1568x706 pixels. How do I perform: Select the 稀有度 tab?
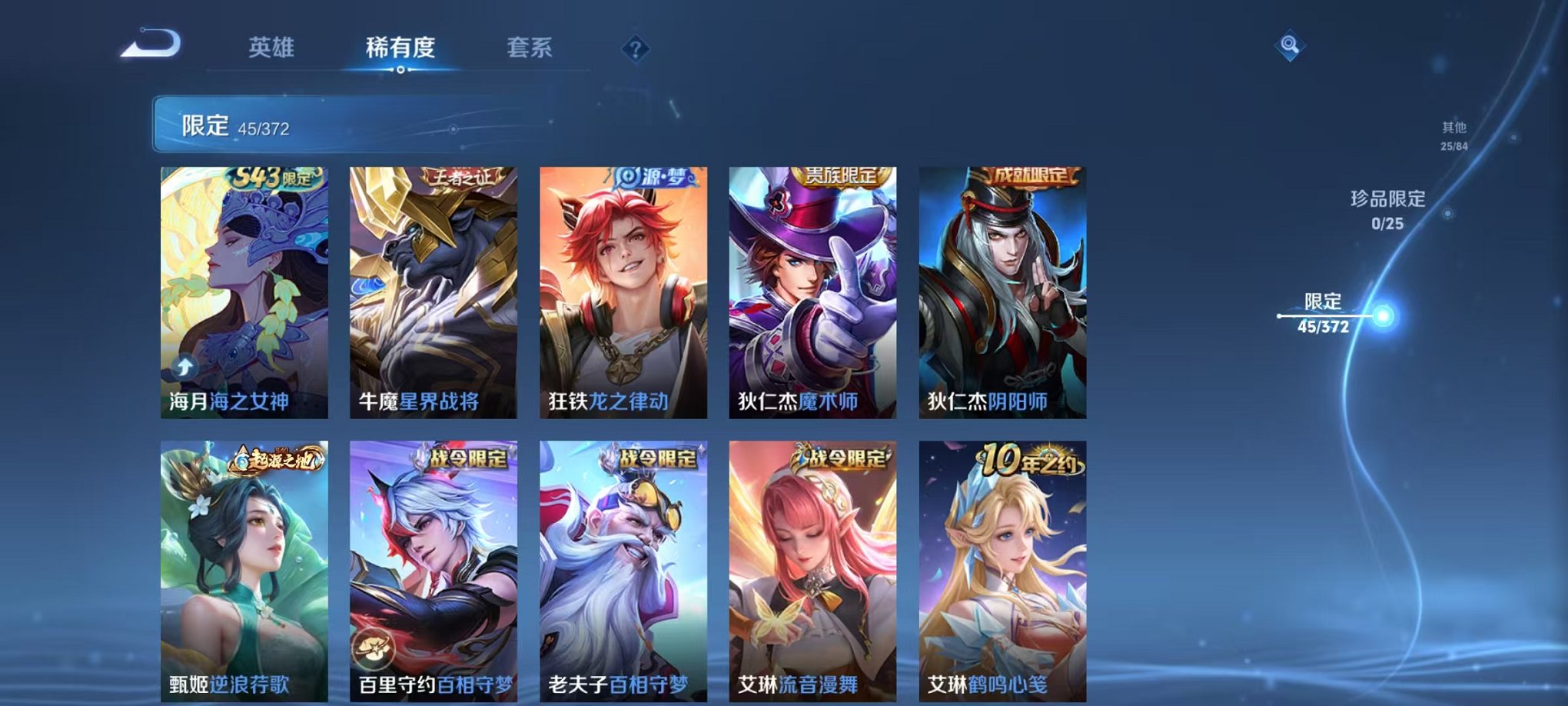point(401,46)
